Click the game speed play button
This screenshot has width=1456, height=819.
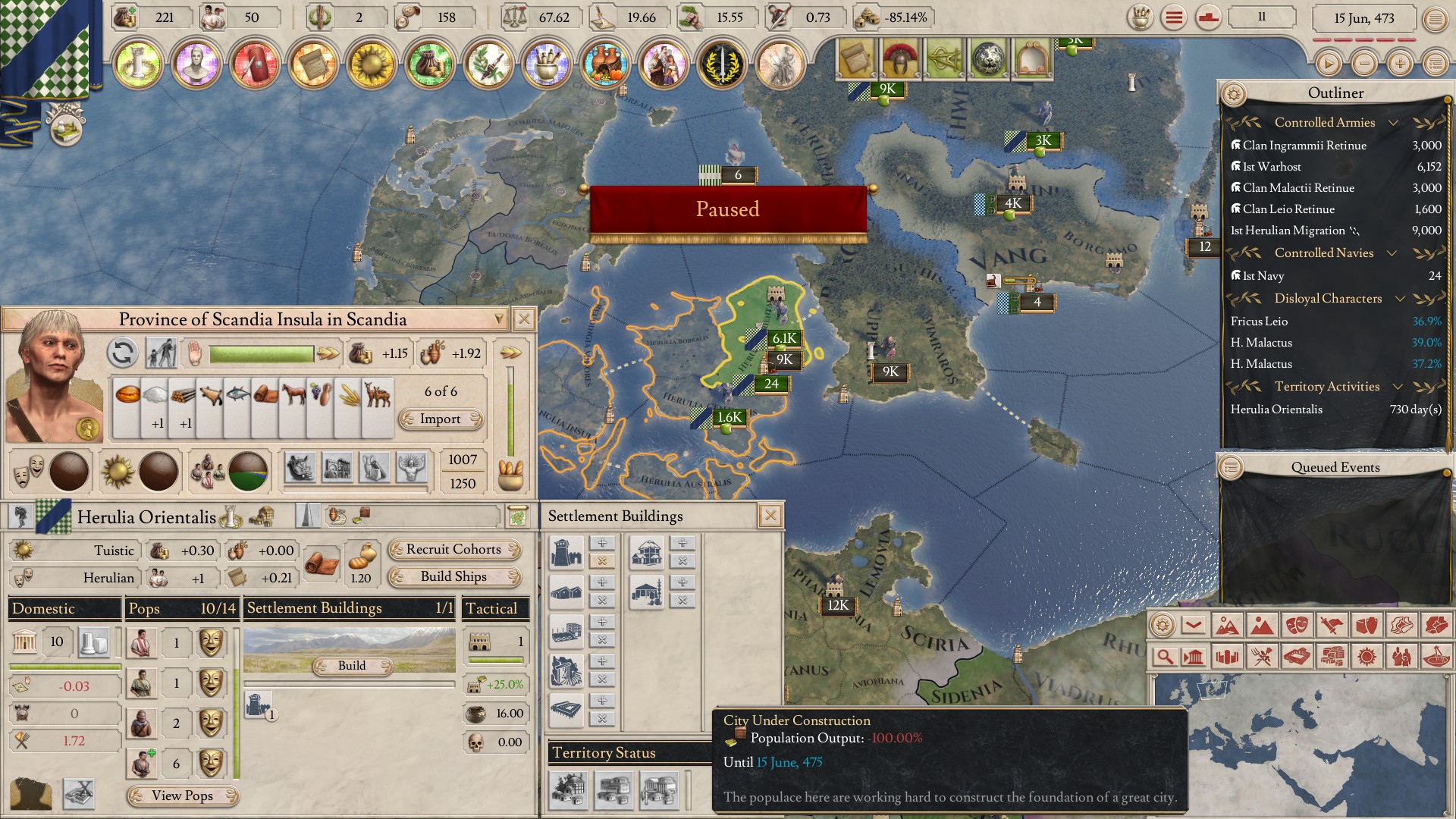tap(1328, 64)
